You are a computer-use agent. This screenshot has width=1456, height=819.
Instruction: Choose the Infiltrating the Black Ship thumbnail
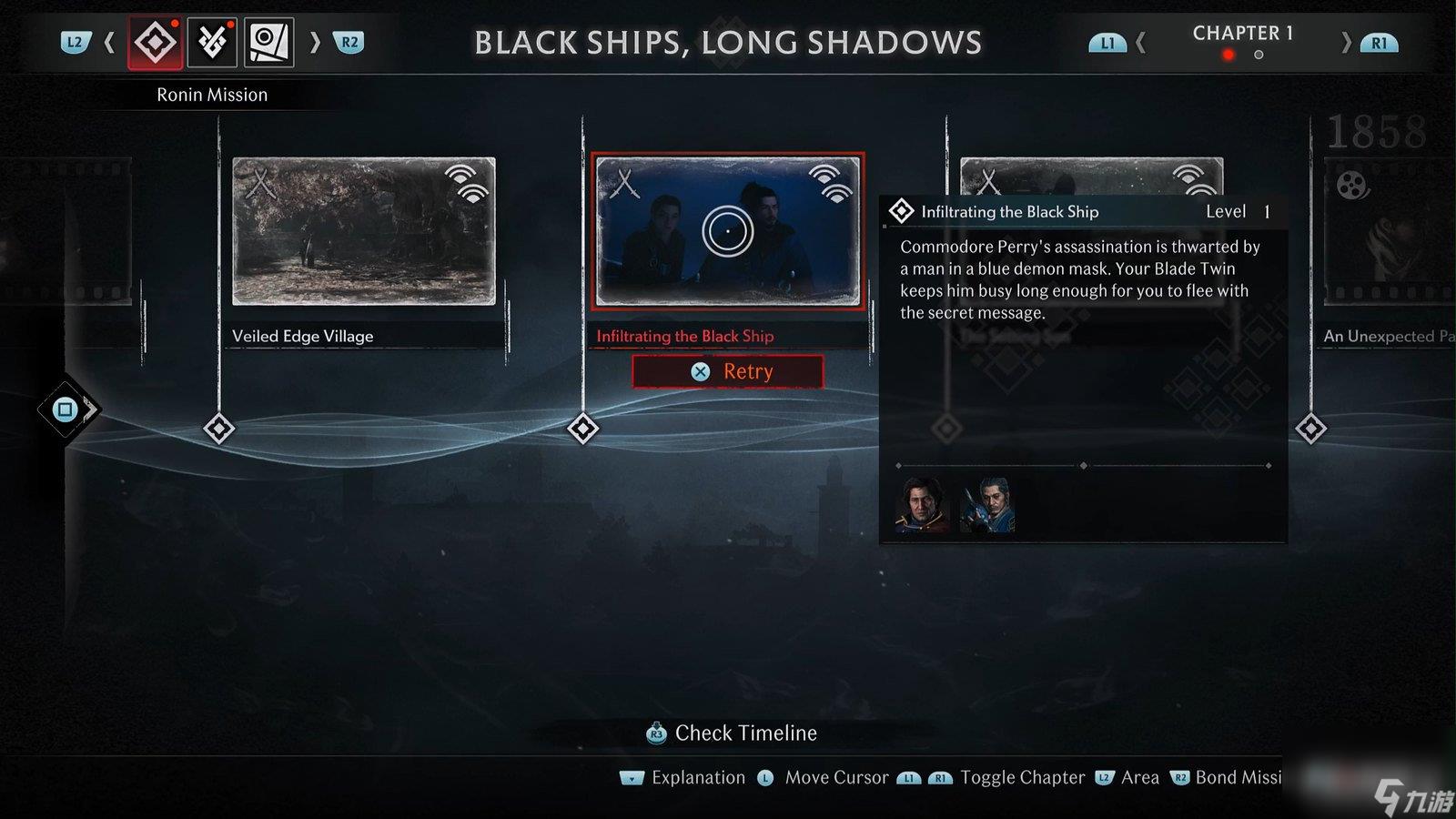point(727,231)
